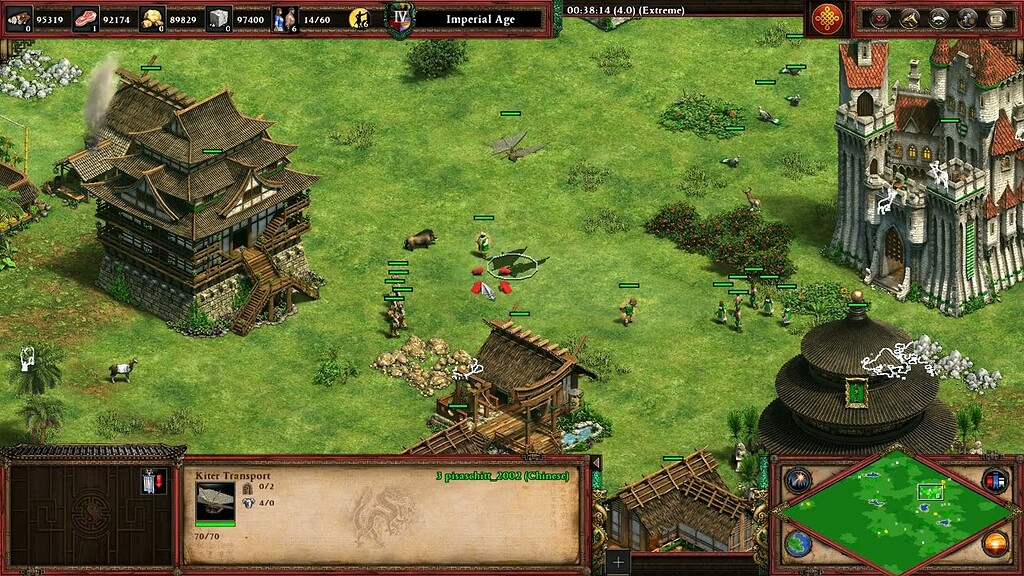Click the sunset button beside the minimap
This screenshot has width=1024, height=576.
994,544
